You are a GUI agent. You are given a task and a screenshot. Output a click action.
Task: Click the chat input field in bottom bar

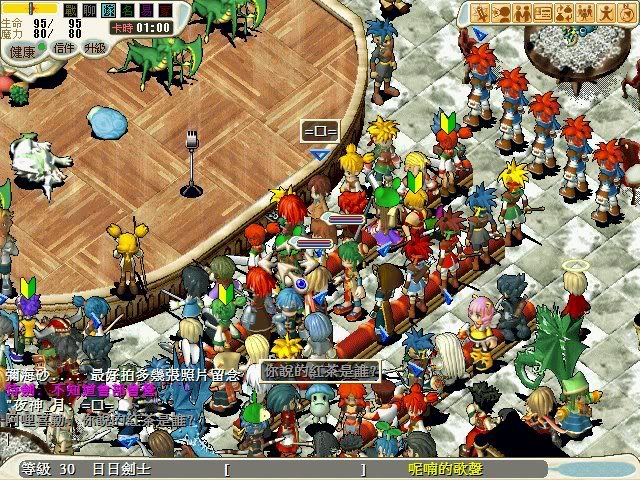294,469
